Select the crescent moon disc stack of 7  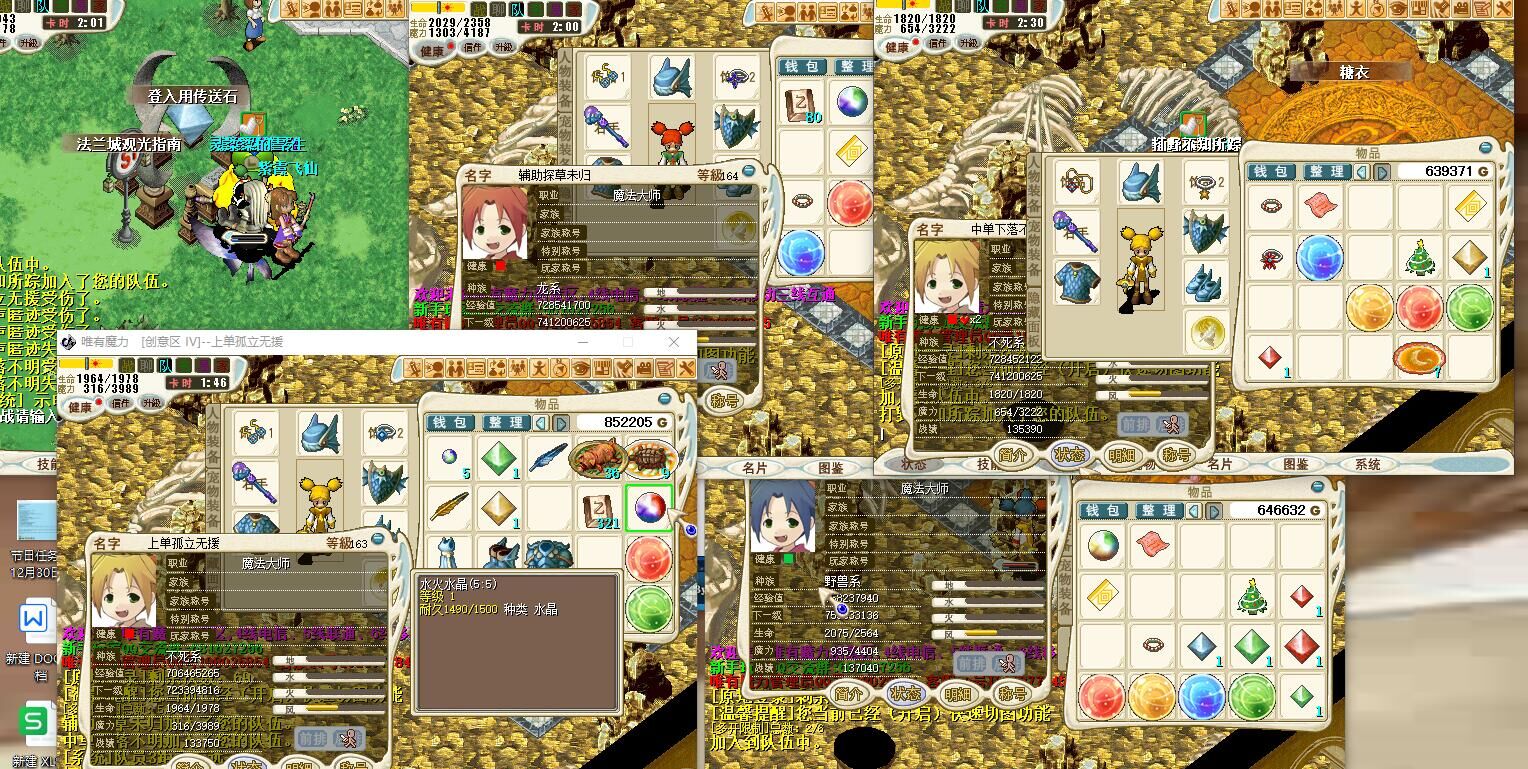(x=1417, y=357)
